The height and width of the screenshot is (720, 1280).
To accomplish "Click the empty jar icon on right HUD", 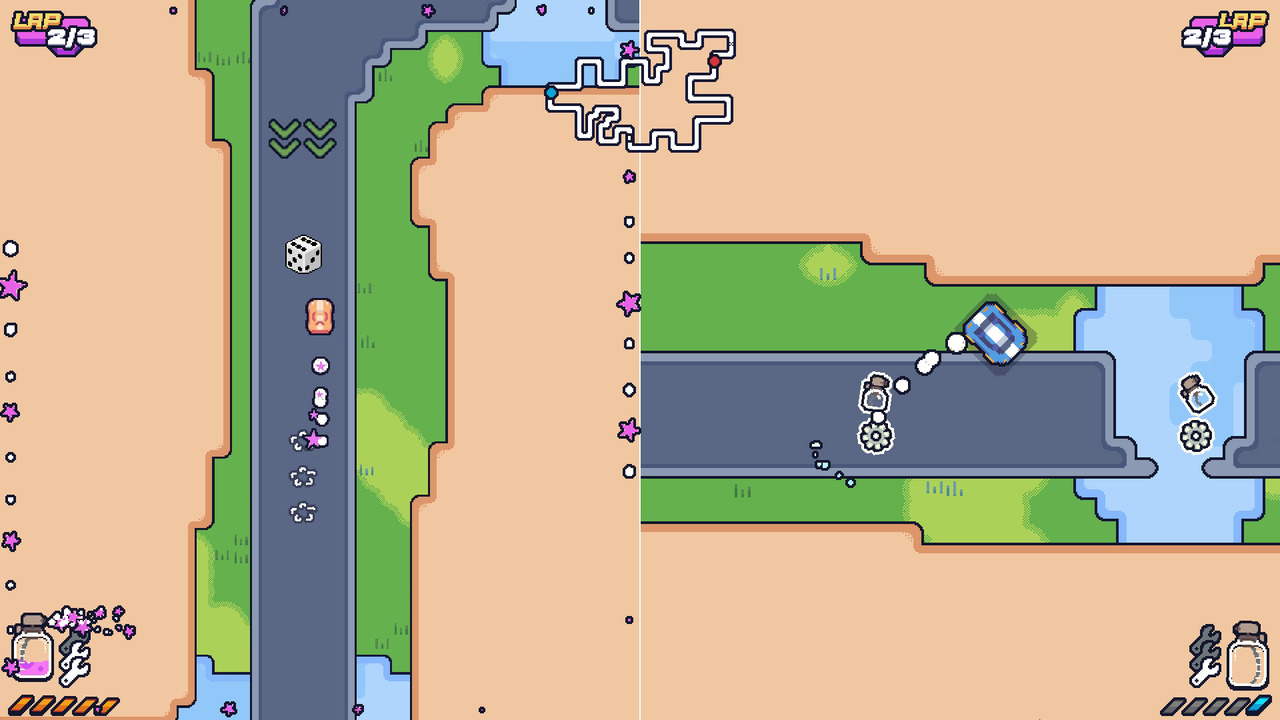I will (x=1247, y=653).
